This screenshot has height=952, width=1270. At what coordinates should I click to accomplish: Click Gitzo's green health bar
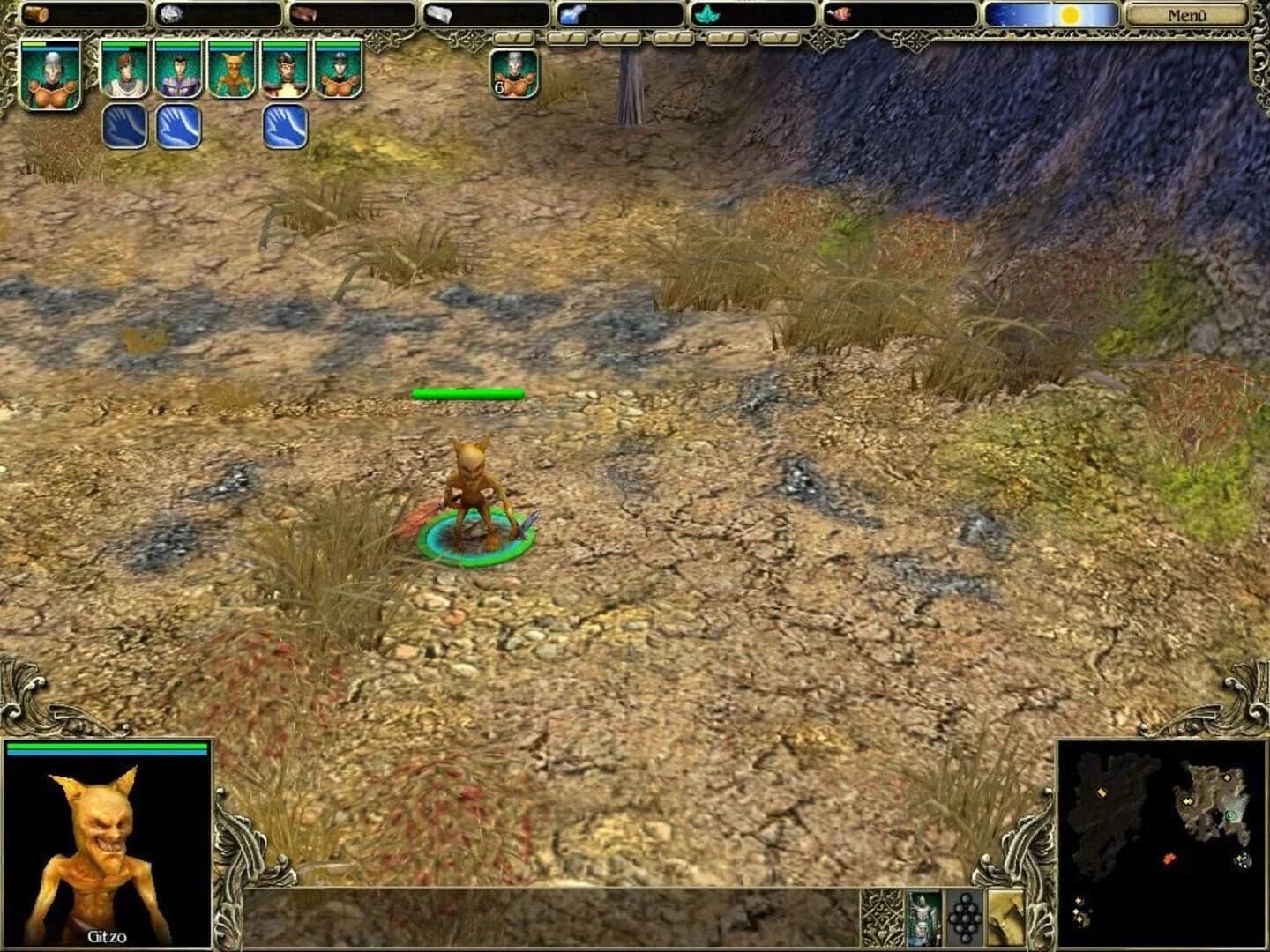106,746
